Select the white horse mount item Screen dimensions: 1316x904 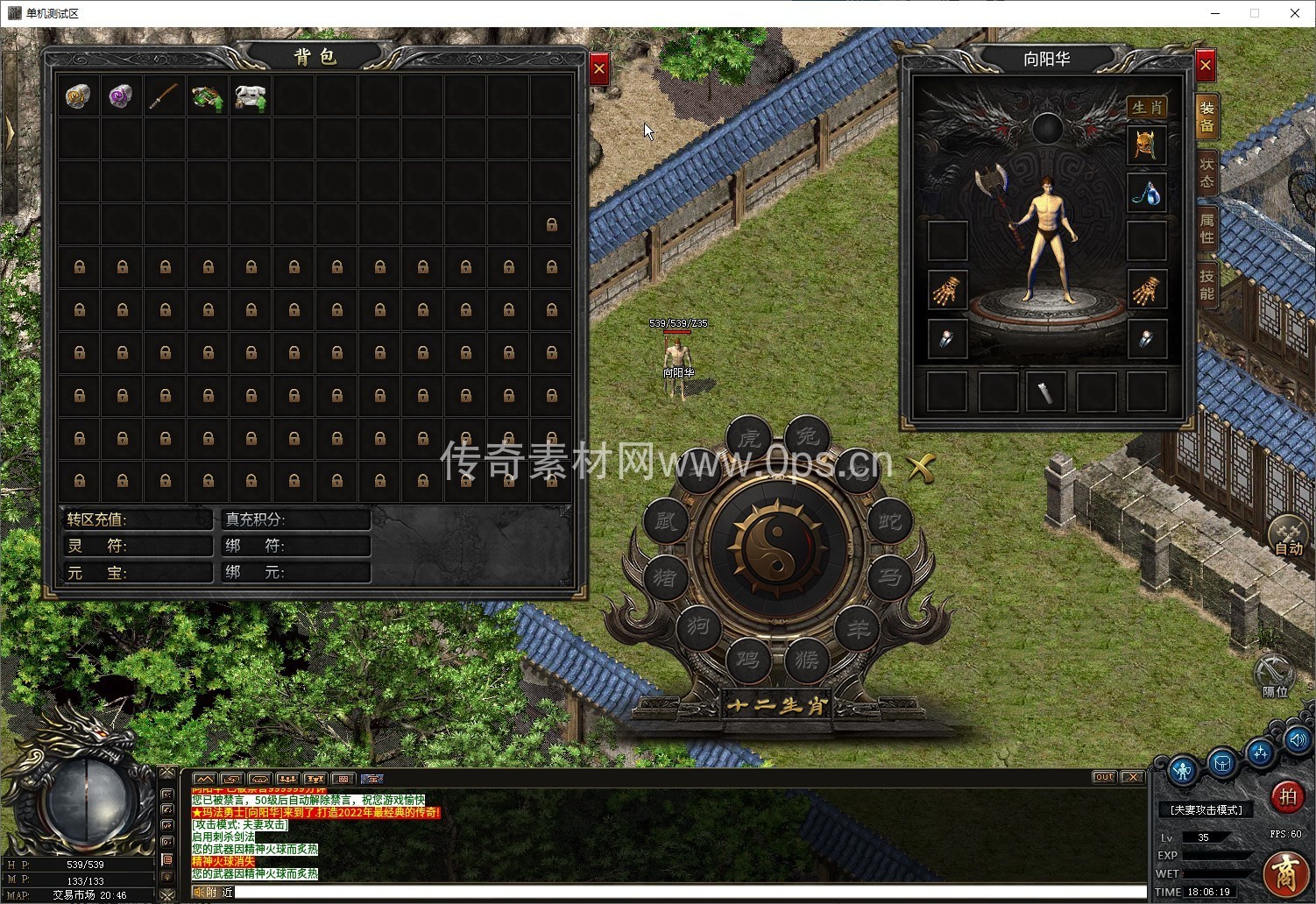pos(250,96)
